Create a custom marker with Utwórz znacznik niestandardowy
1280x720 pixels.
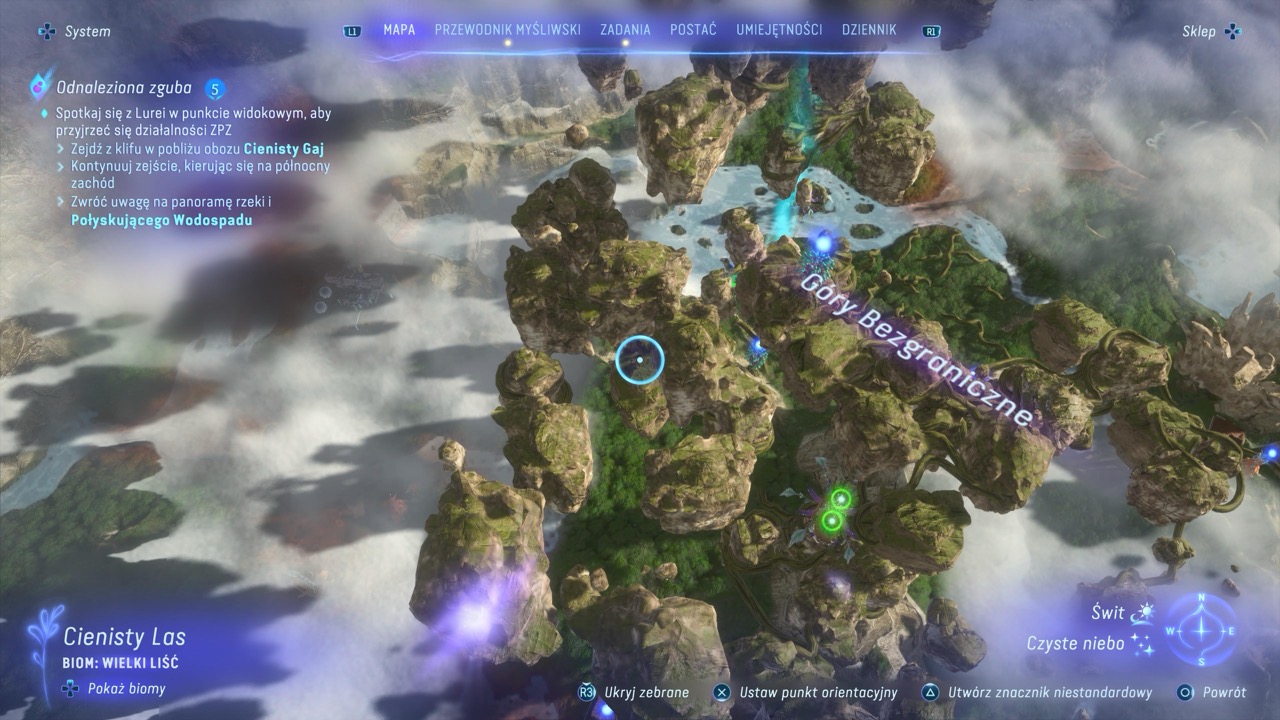1049,692
